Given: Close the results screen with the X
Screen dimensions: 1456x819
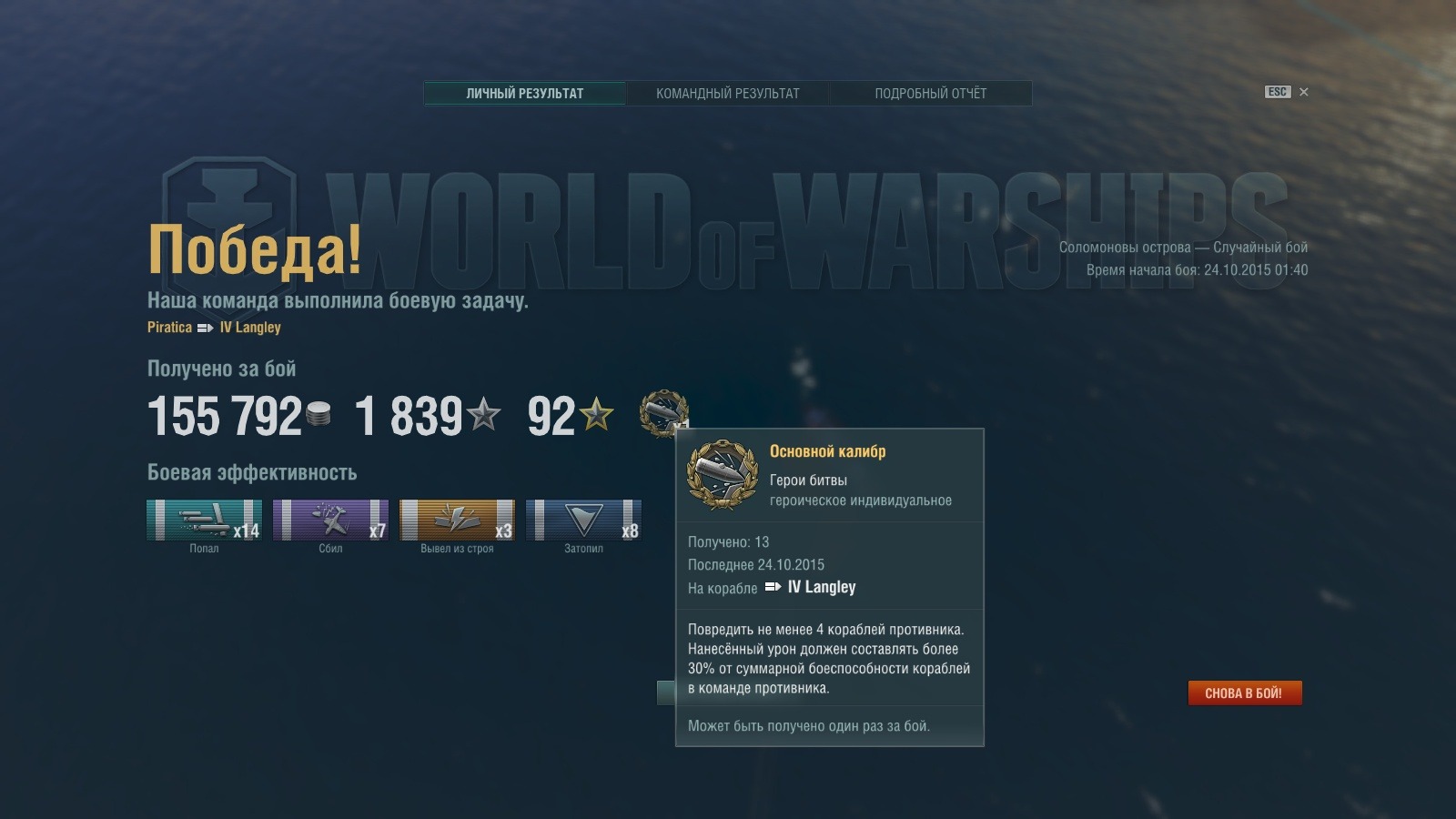Looking at the screenshot, I should (x=1303, y=92).
